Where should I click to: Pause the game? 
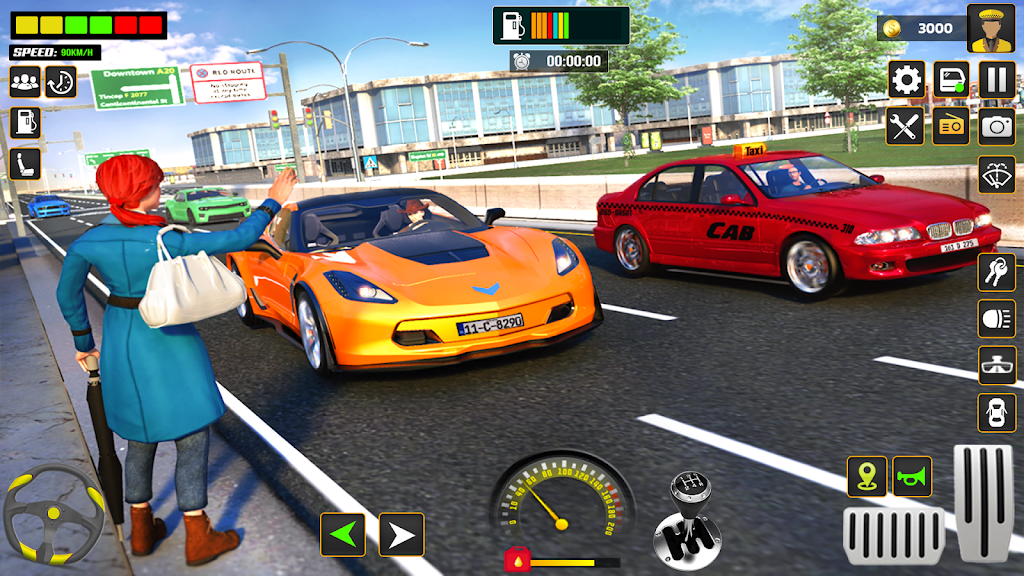pos(997,79)
